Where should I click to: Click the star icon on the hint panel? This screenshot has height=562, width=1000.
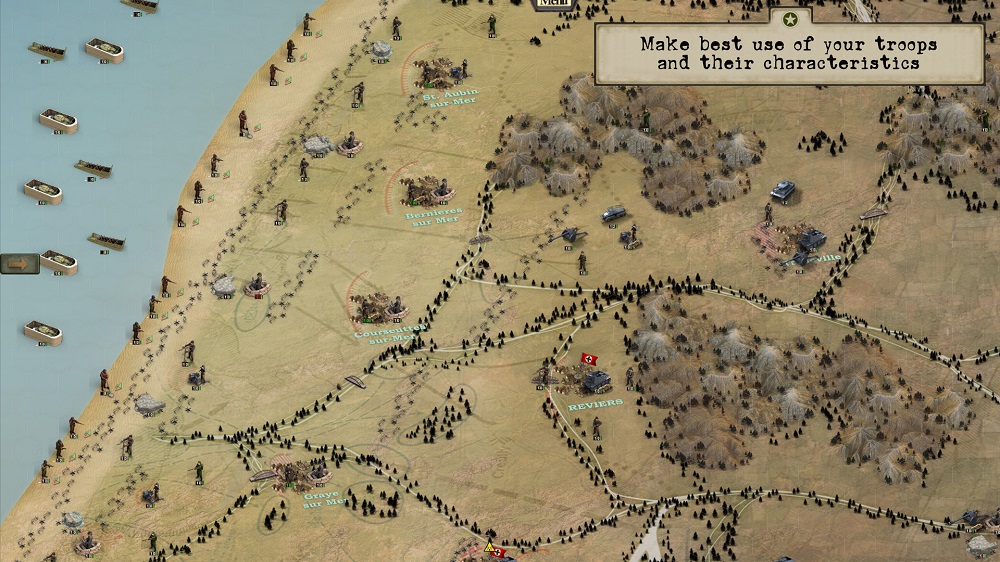coord(791,19)
